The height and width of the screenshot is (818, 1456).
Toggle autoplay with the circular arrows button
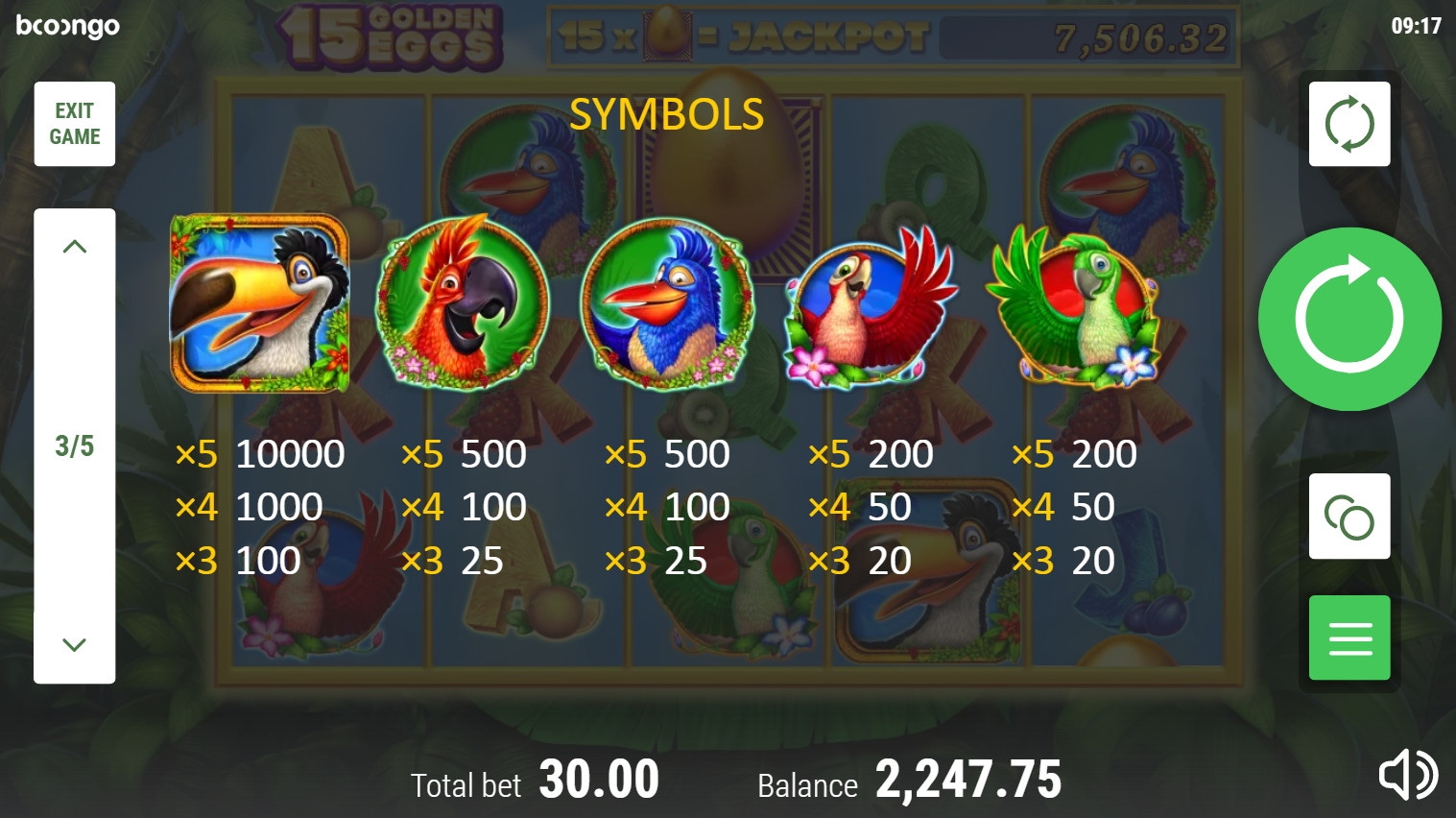pyautogui.click(x=1349, y=124)
